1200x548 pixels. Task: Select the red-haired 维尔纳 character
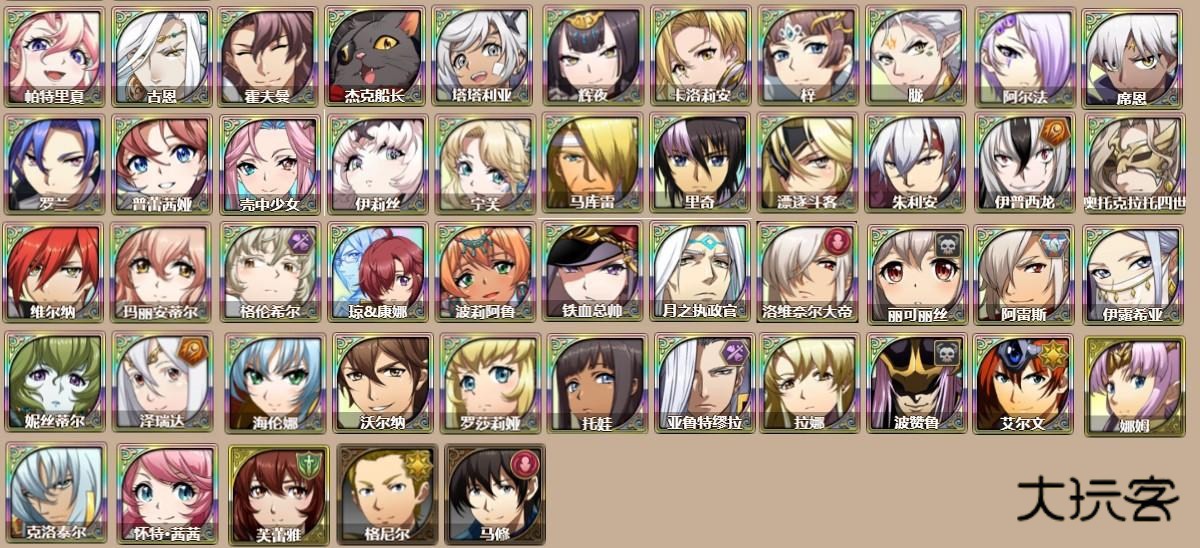pyautogui.click(x=55, y=272)
